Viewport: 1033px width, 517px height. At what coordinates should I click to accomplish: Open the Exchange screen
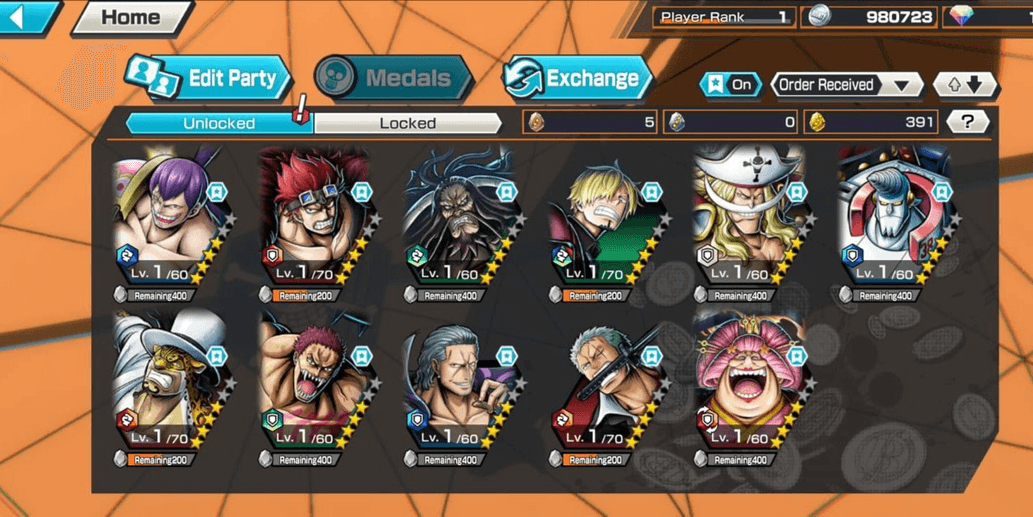coord(576,78)
